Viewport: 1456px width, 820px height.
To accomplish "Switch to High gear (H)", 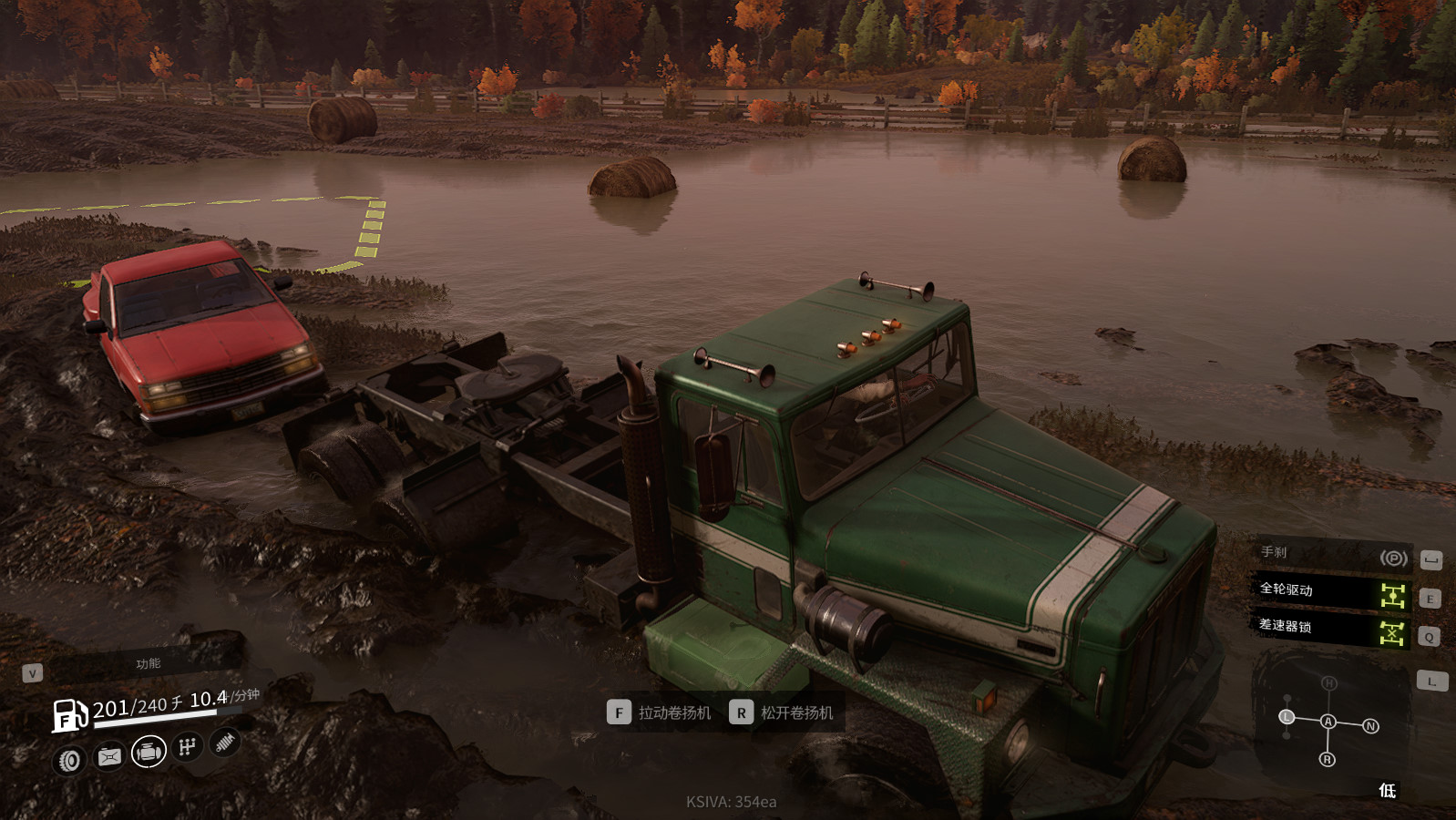I will pyautogui.click(x=1329, y=683).
